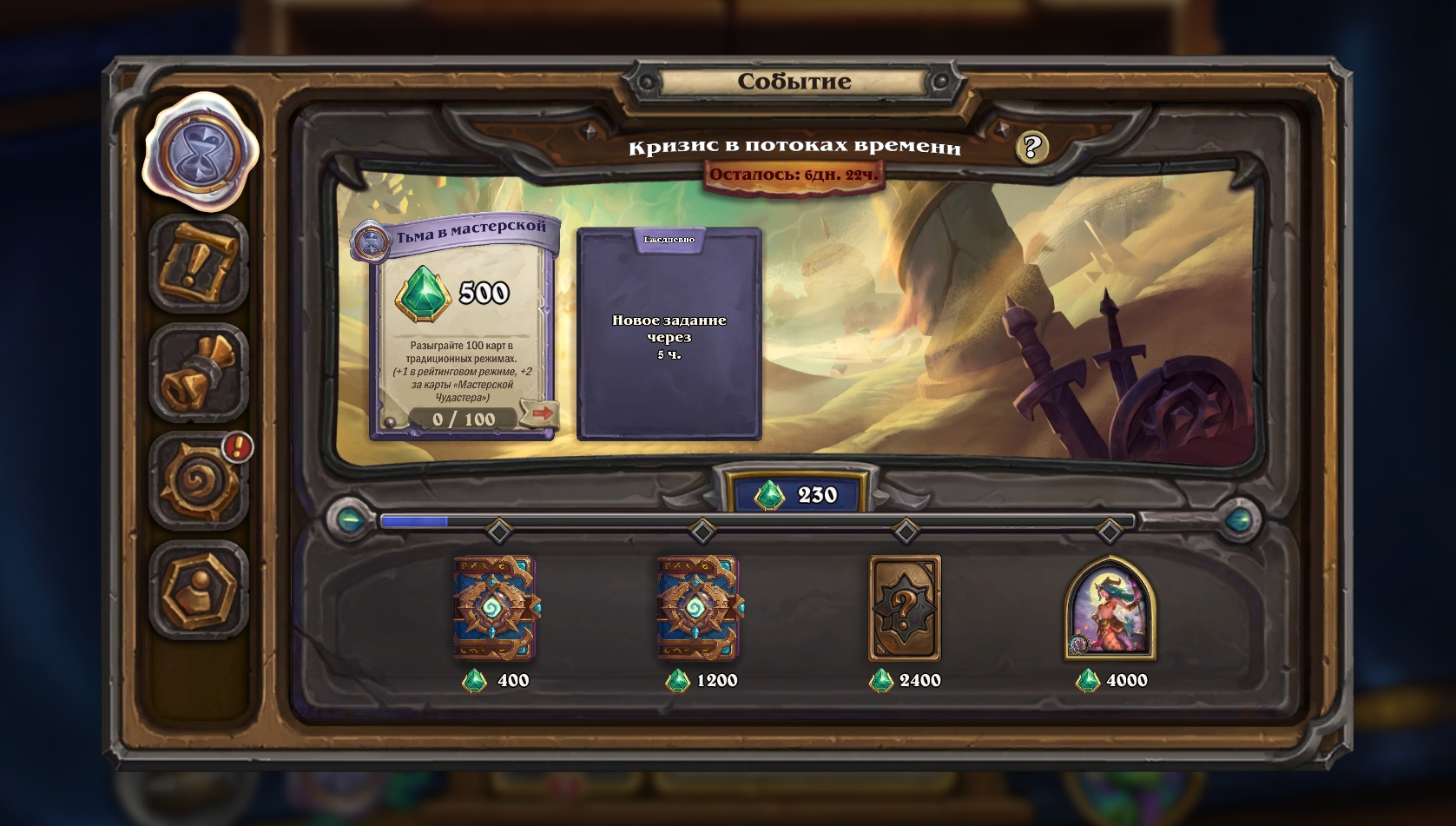The image size is (1456, 826).
Task: Switch to the horn tab
Action: (x=199, y=373)
